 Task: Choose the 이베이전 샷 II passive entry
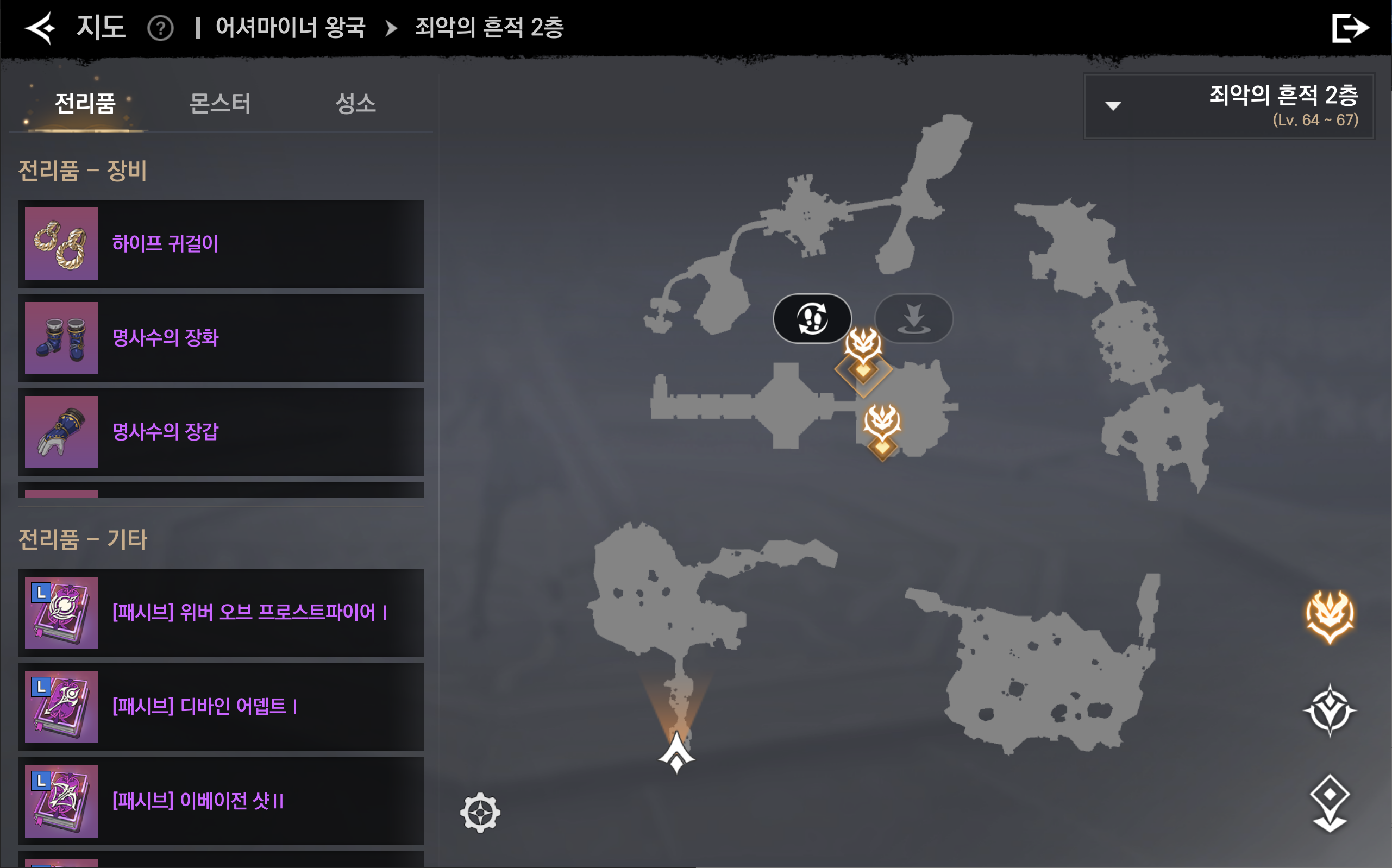(221, 801)
